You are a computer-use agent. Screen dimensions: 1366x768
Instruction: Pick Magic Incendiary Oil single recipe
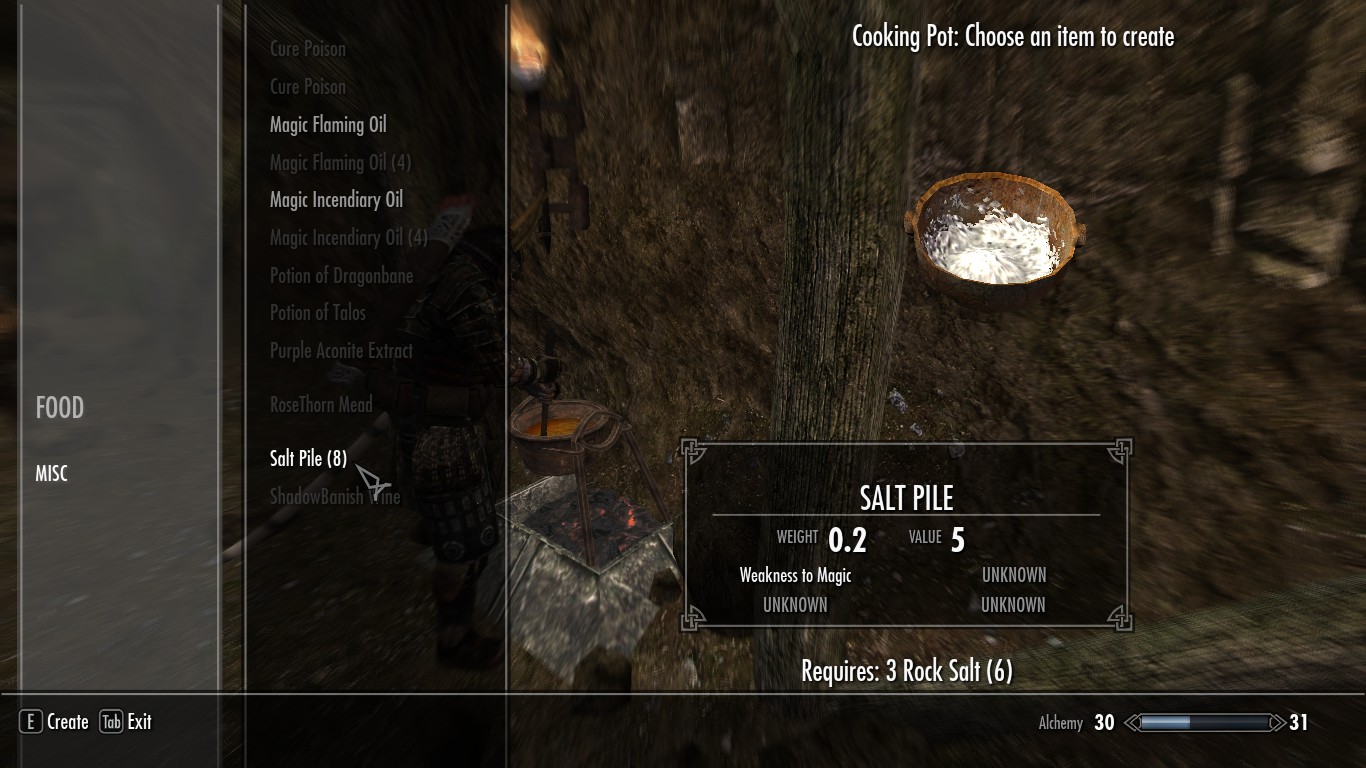pos(336,200)
